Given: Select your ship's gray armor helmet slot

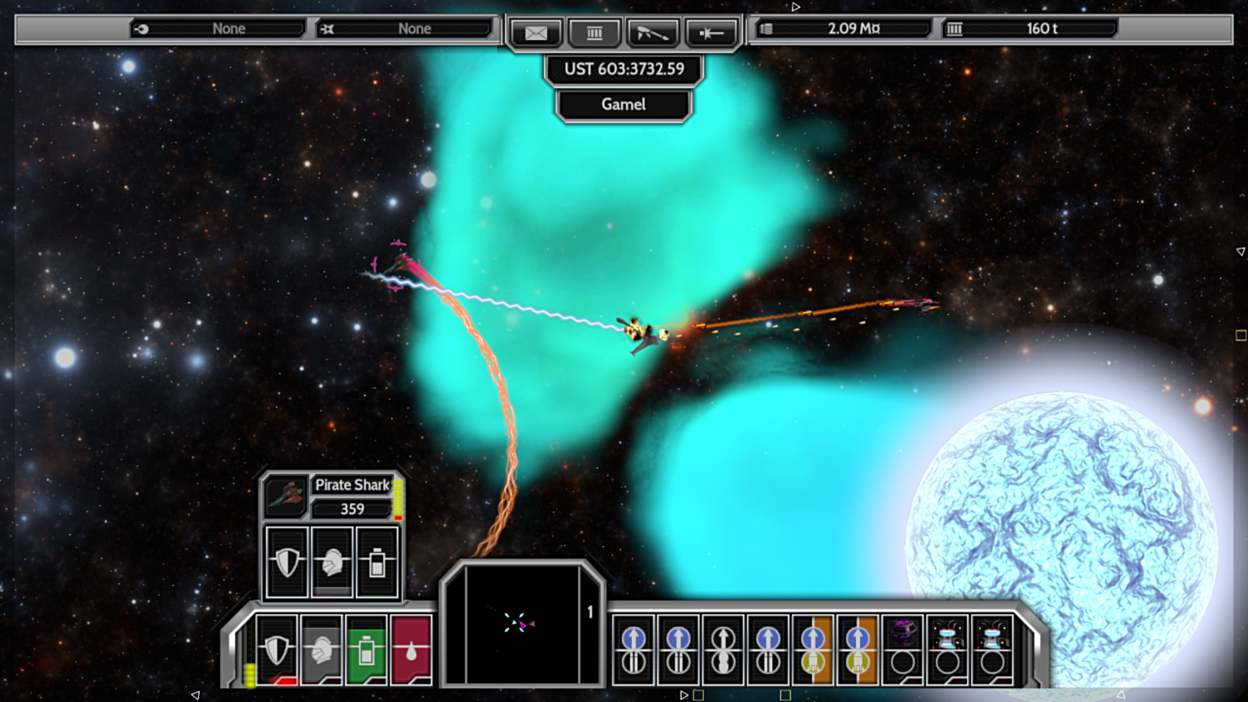Looking at the screenshot, I should click(x=321, y=650).
